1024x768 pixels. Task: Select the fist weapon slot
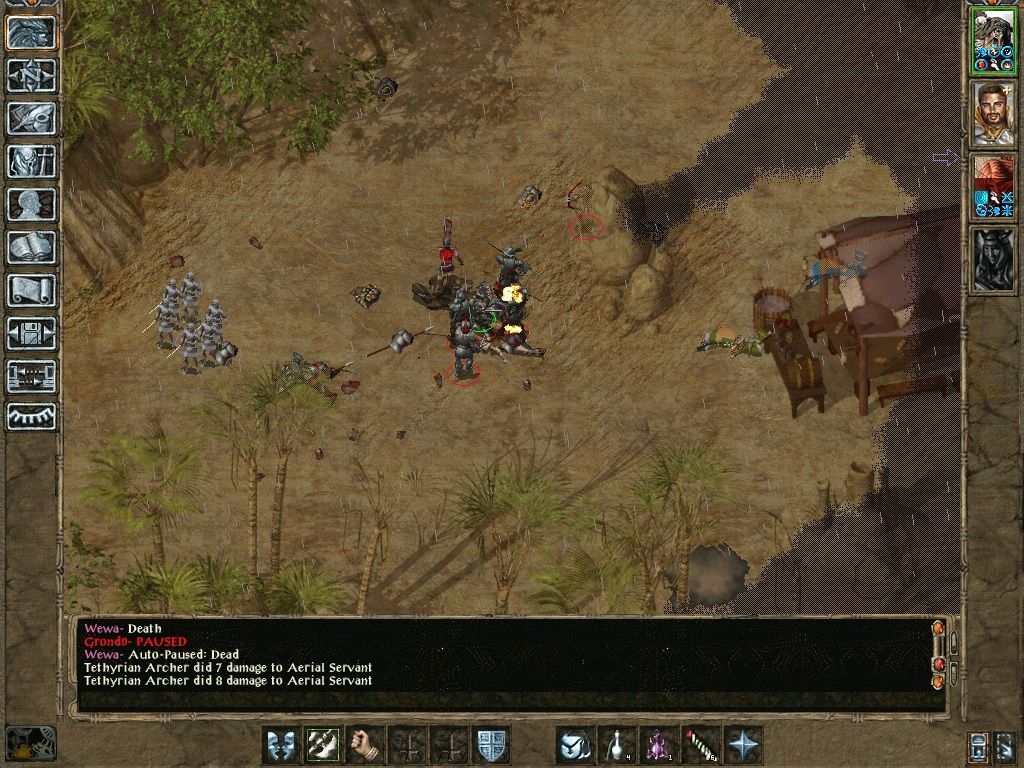(x=365, y=745)
